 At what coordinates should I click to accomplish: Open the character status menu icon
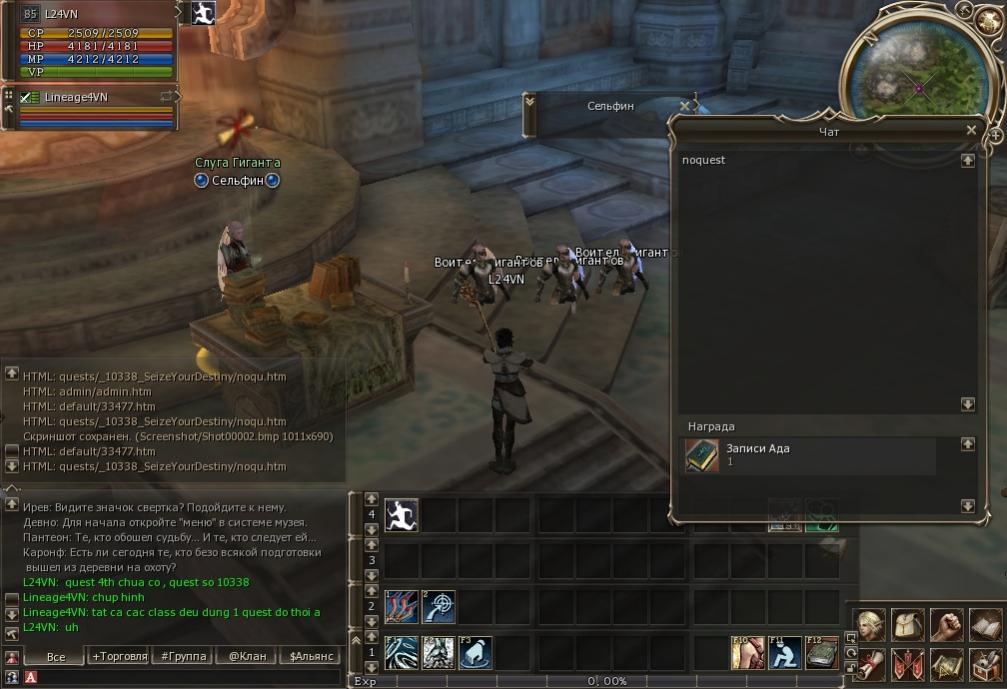click(869, 625)
